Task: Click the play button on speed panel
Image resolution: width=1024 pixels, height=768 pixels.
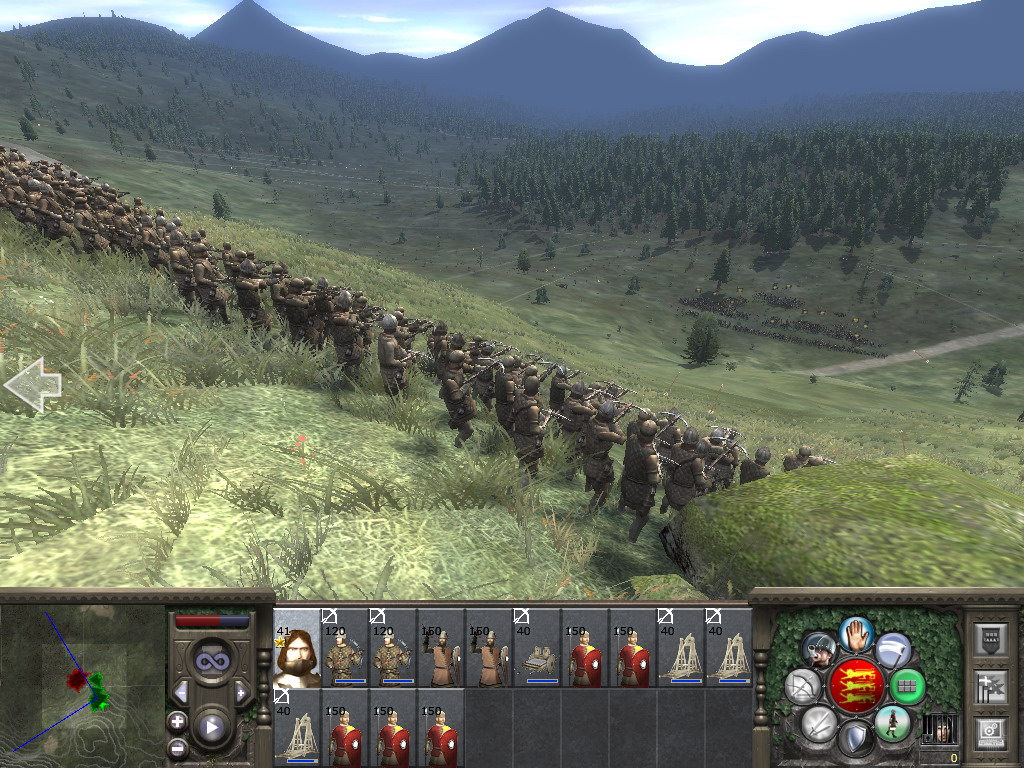Action: pos(211,727)
